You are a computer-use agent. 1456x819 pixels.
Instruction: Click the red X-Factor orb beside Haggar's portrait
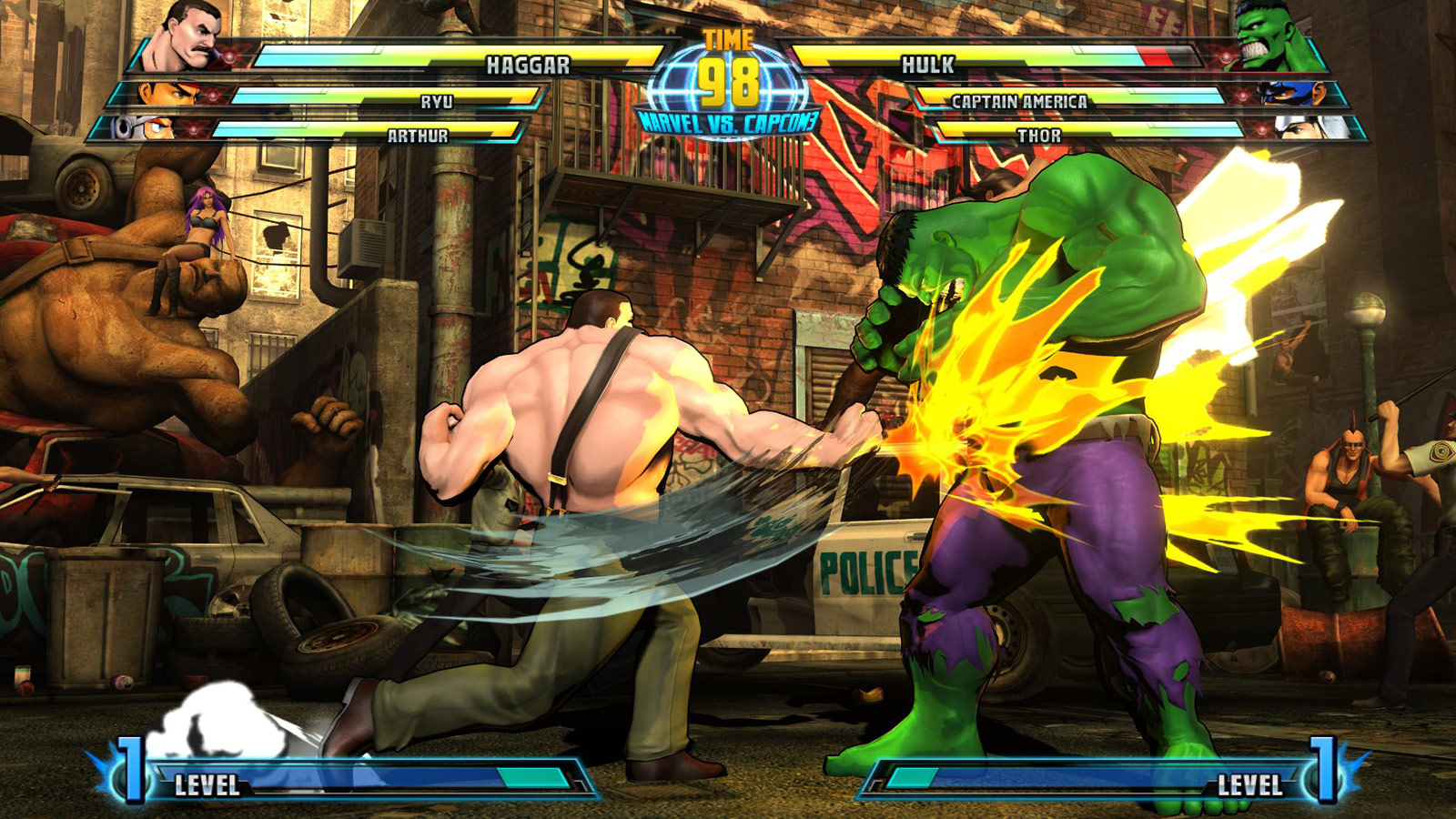coord(229,56)
